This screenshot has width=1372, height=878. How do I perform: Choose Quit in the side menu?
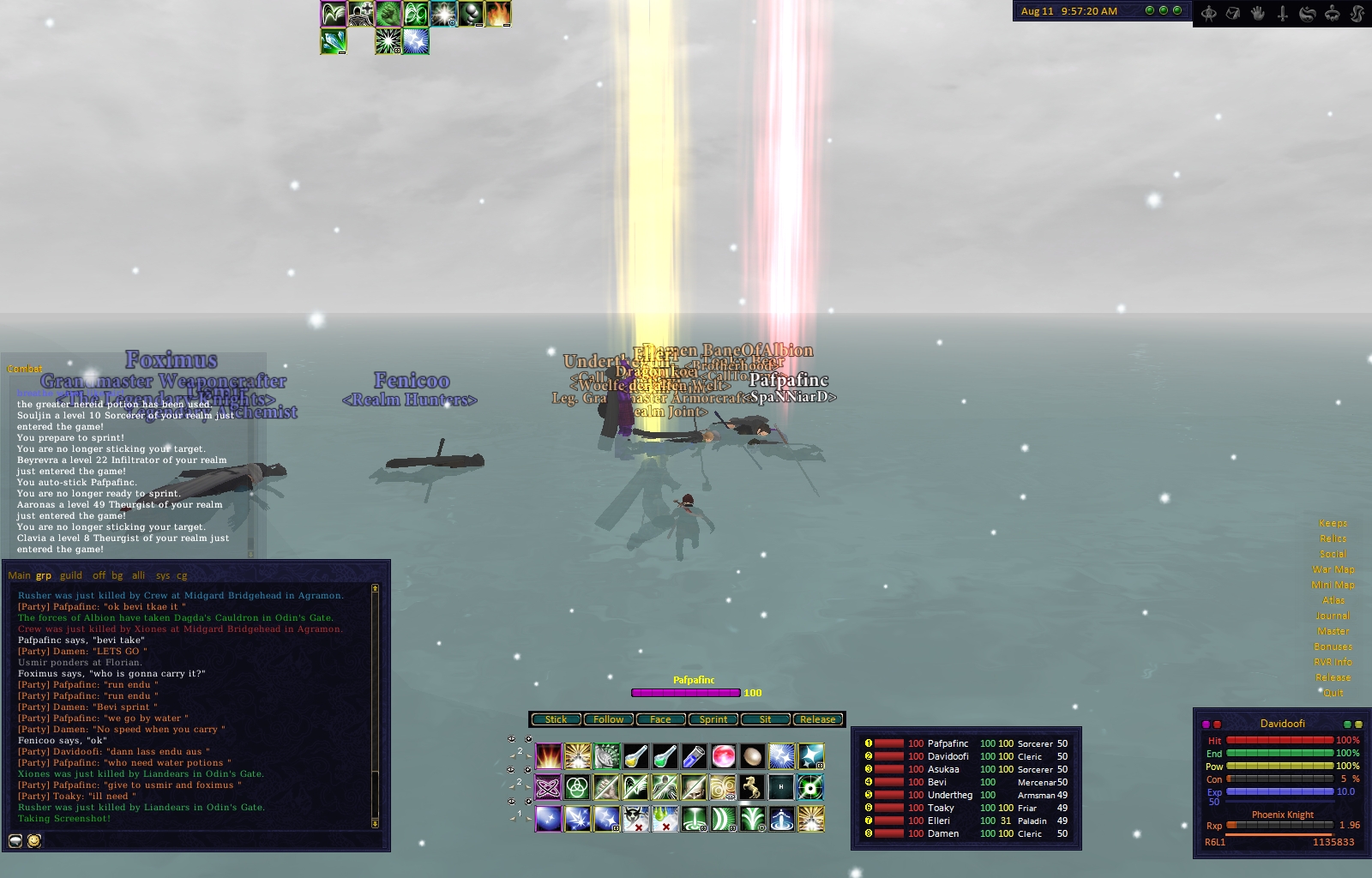(1333, 693)
